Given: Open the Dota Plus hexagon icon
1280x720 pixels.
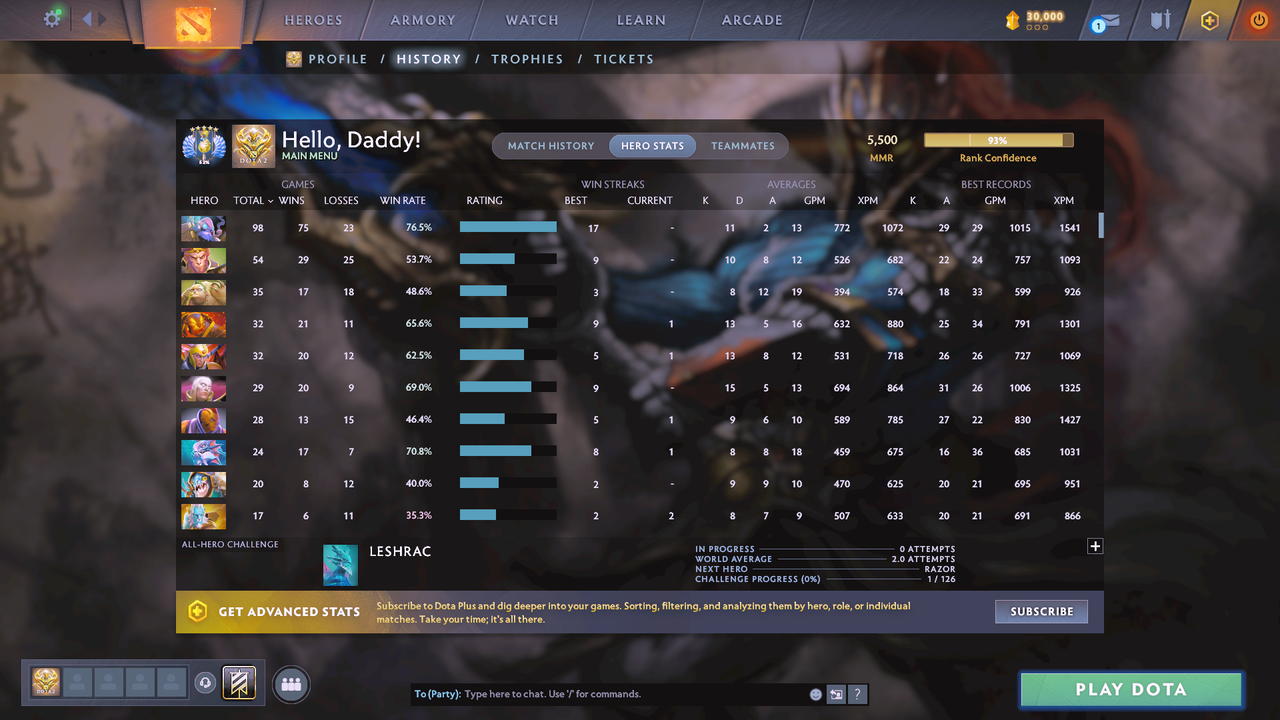Looking at the screenshot, I should click(x=1209, y=19).
